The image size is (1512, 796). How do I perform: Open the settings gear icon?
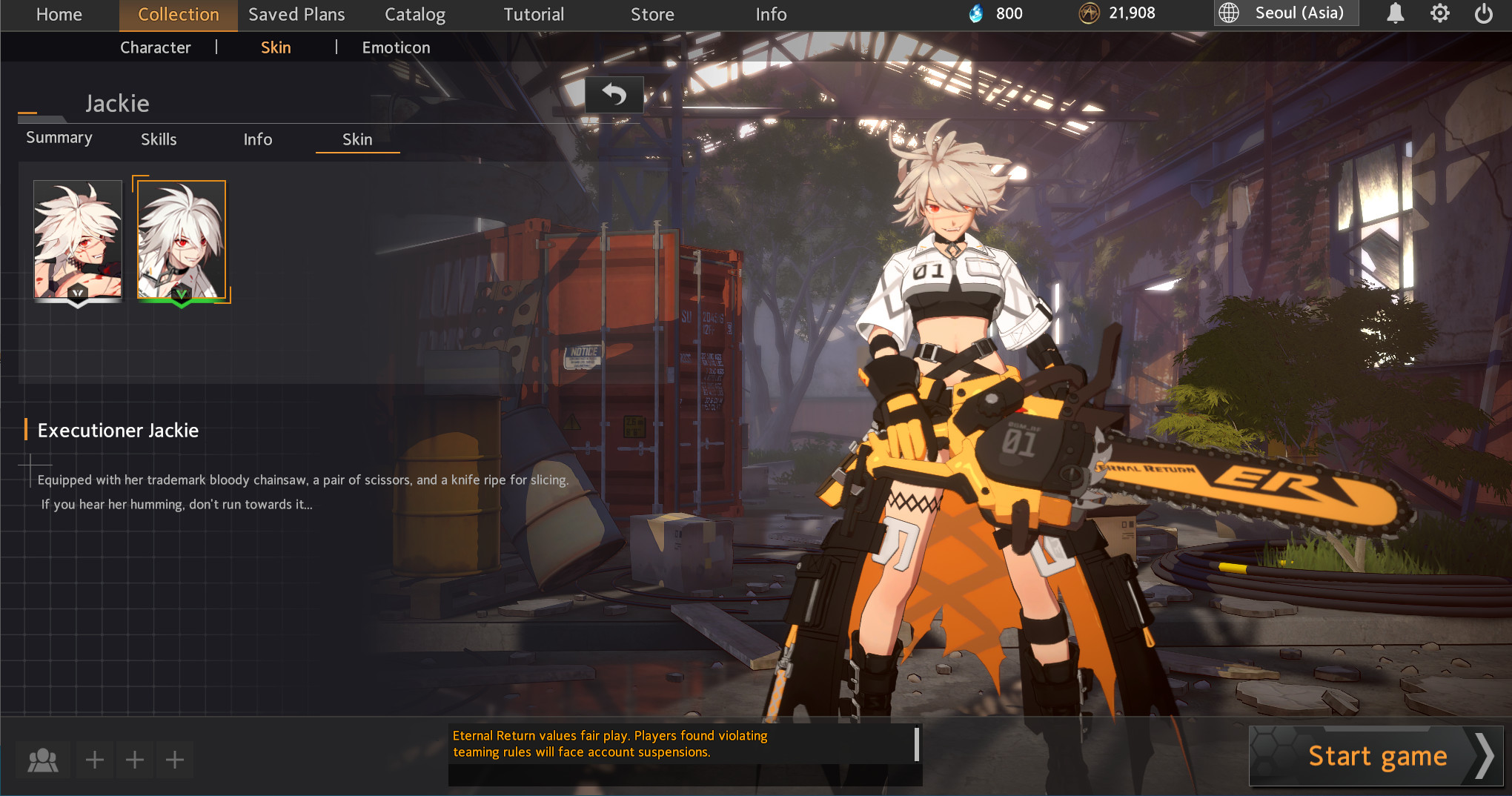pos(1440,13)
